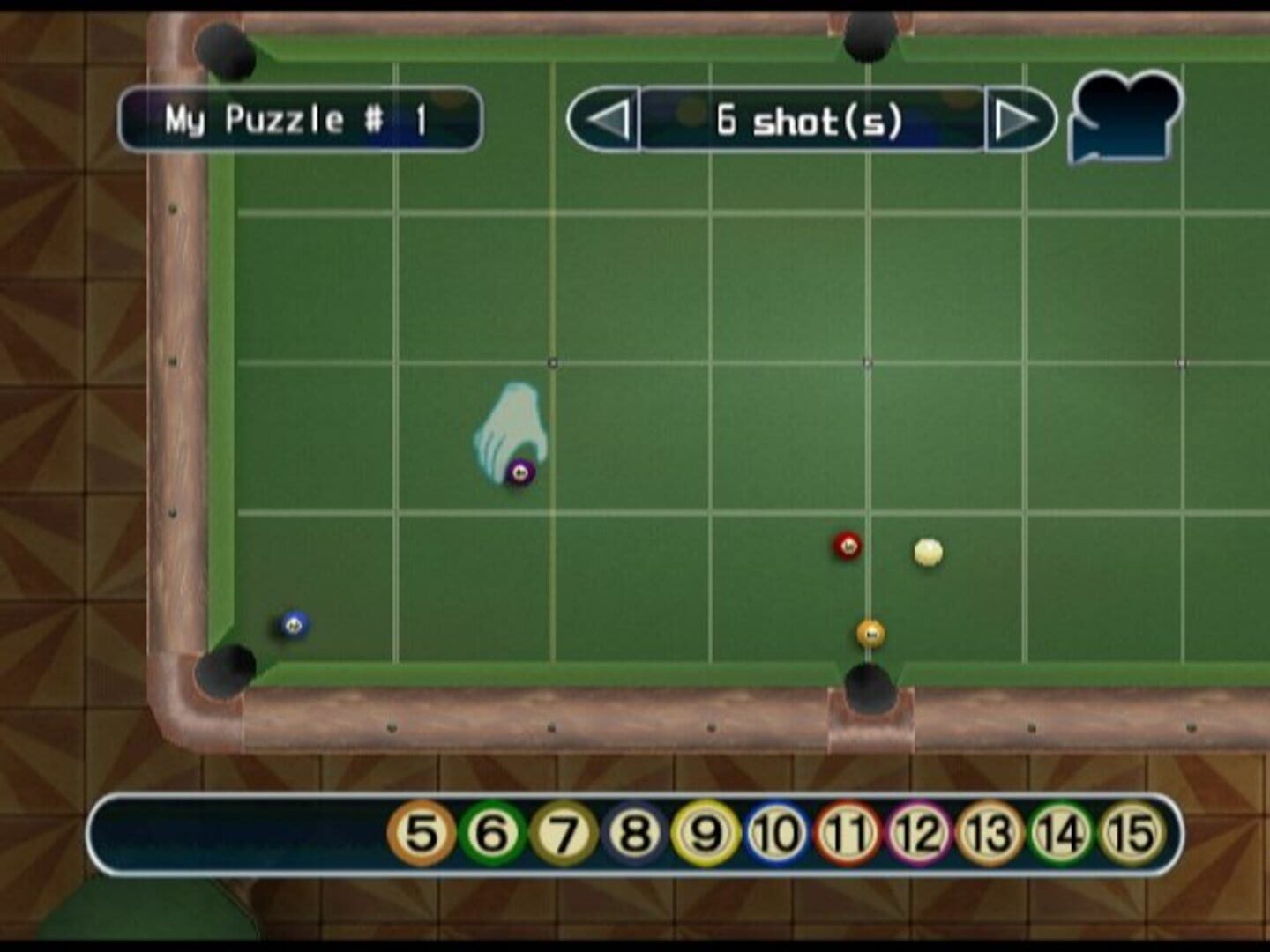Open the My Puzzle # 1 title banner

pos(301,120)
